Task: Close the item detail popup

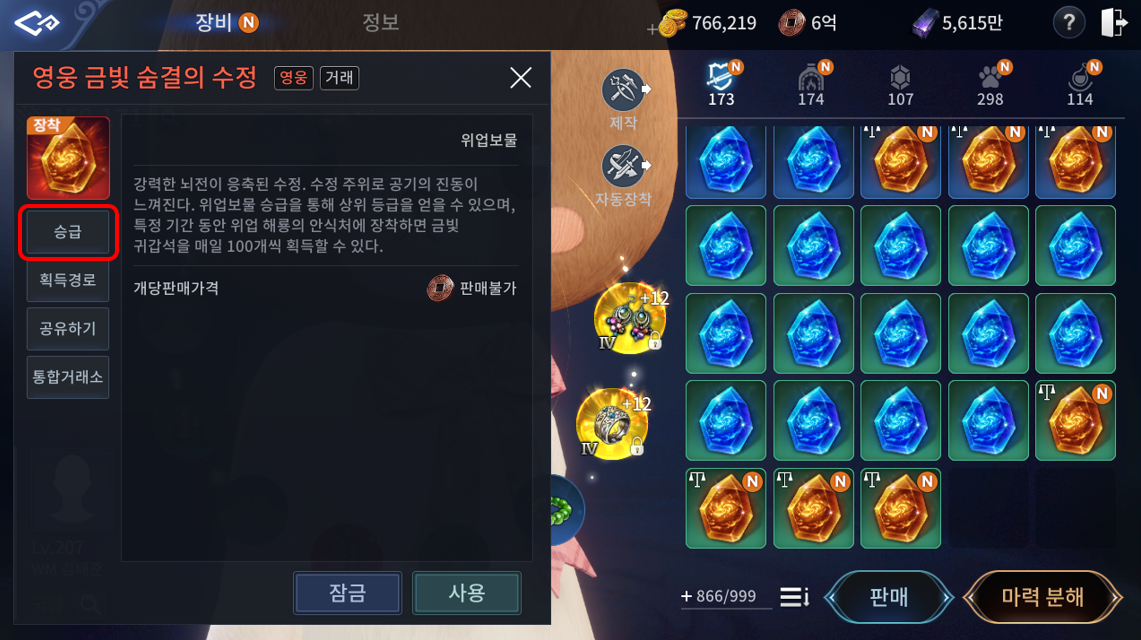Action: (x=521, y=78)
